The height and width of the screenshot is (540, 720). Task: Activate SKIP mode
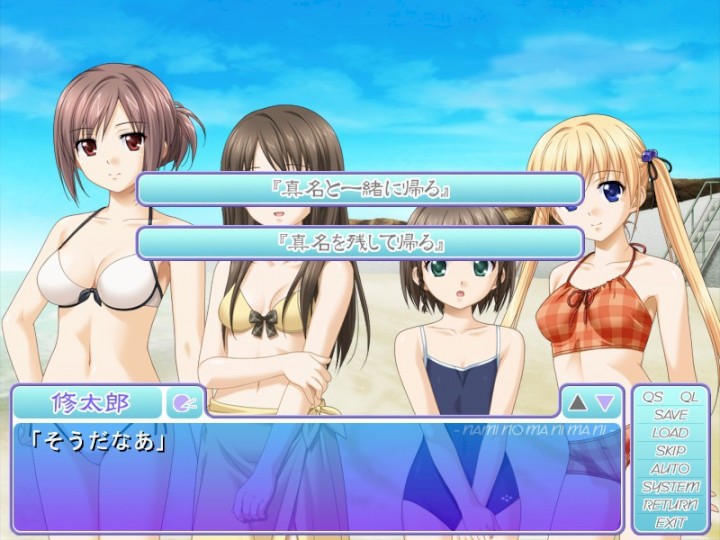point(670,451)
